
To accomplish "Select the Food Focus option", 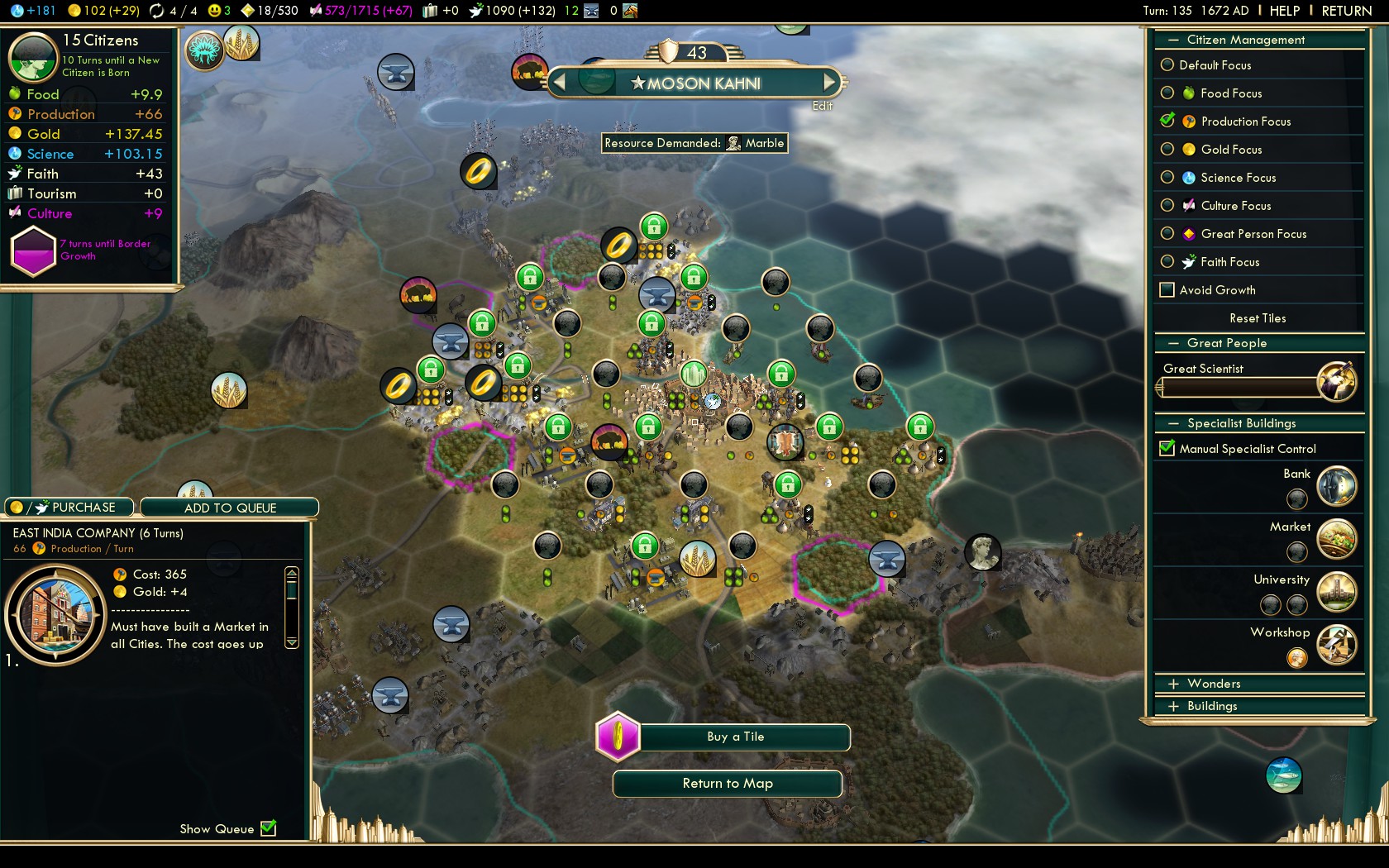I will pyautogui.click(x=1167, y=93).
